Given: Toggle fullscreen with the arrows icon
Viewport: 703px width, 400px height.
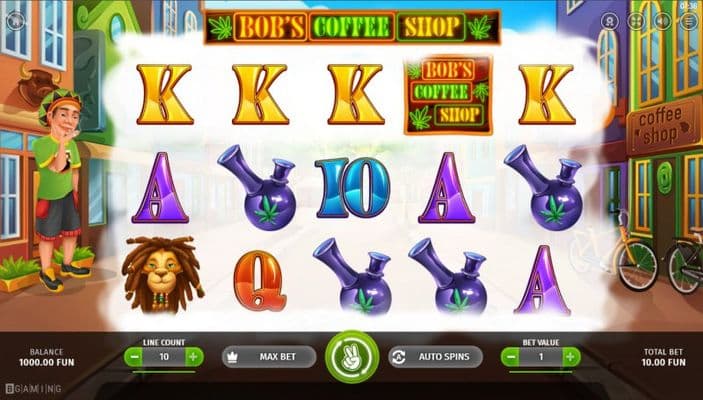Looking at the screenshot, I should (636, 20).
